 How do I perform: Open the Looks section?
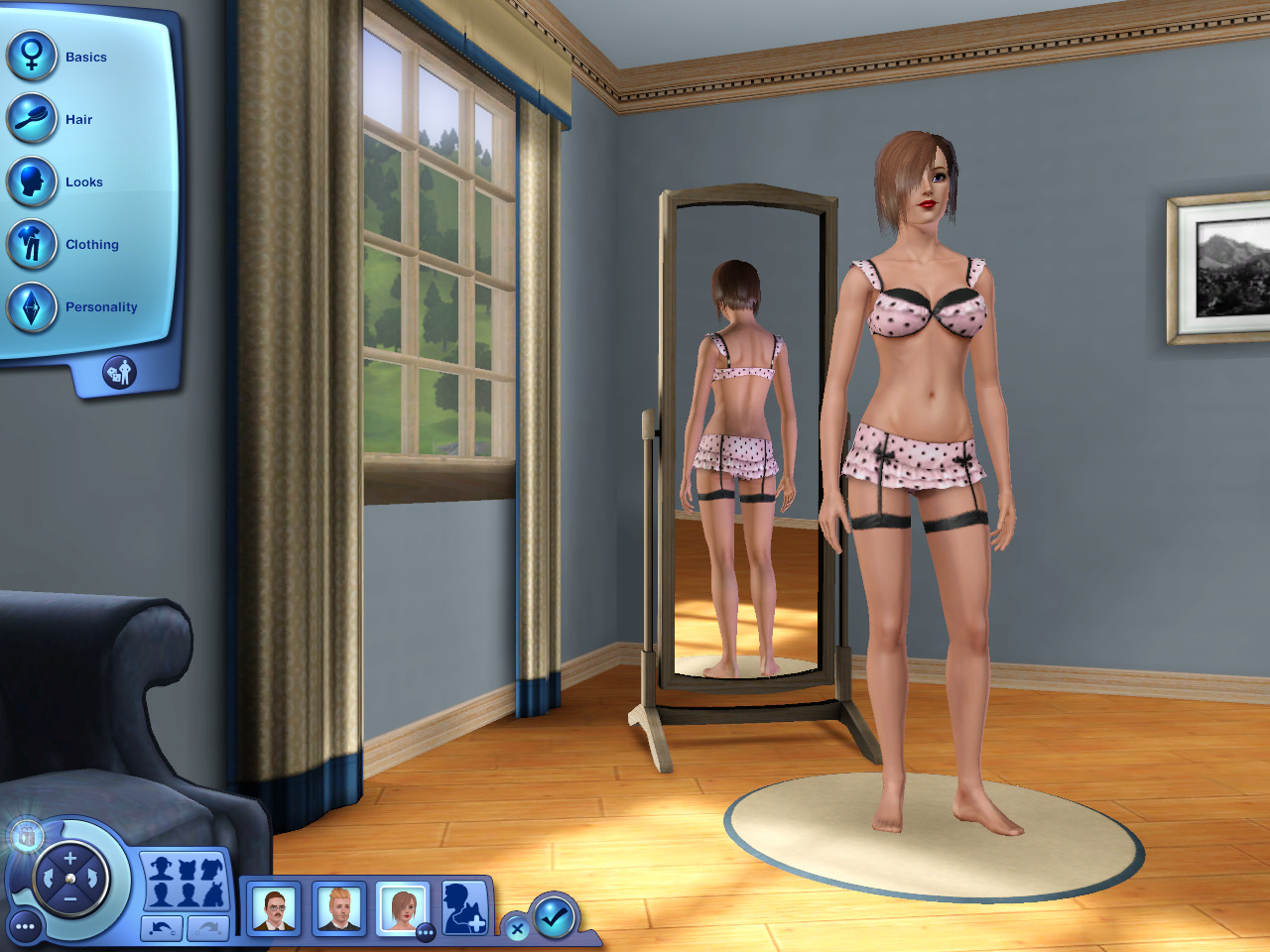pyautogui.click(x=33, y=181)
